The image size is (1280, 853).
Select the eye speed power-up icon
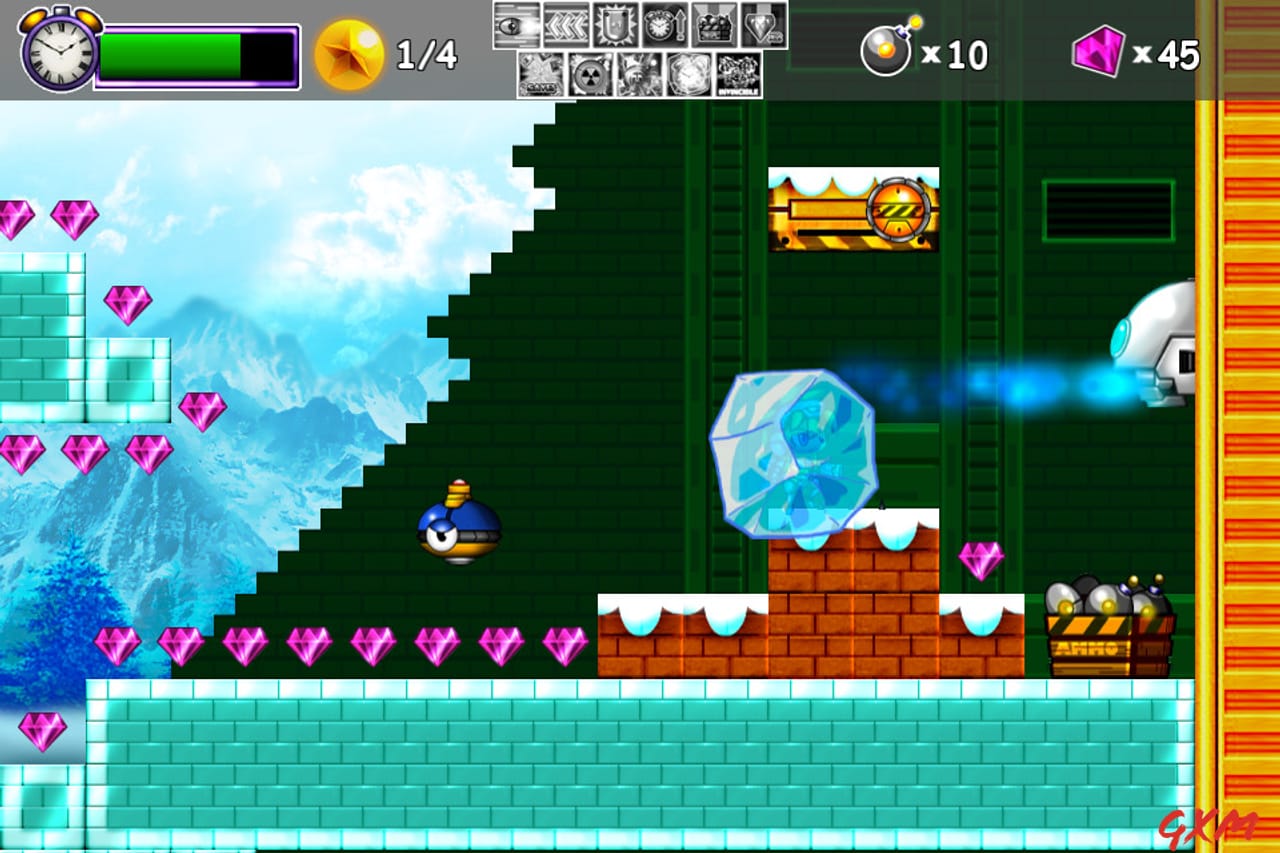coord(516,25)
